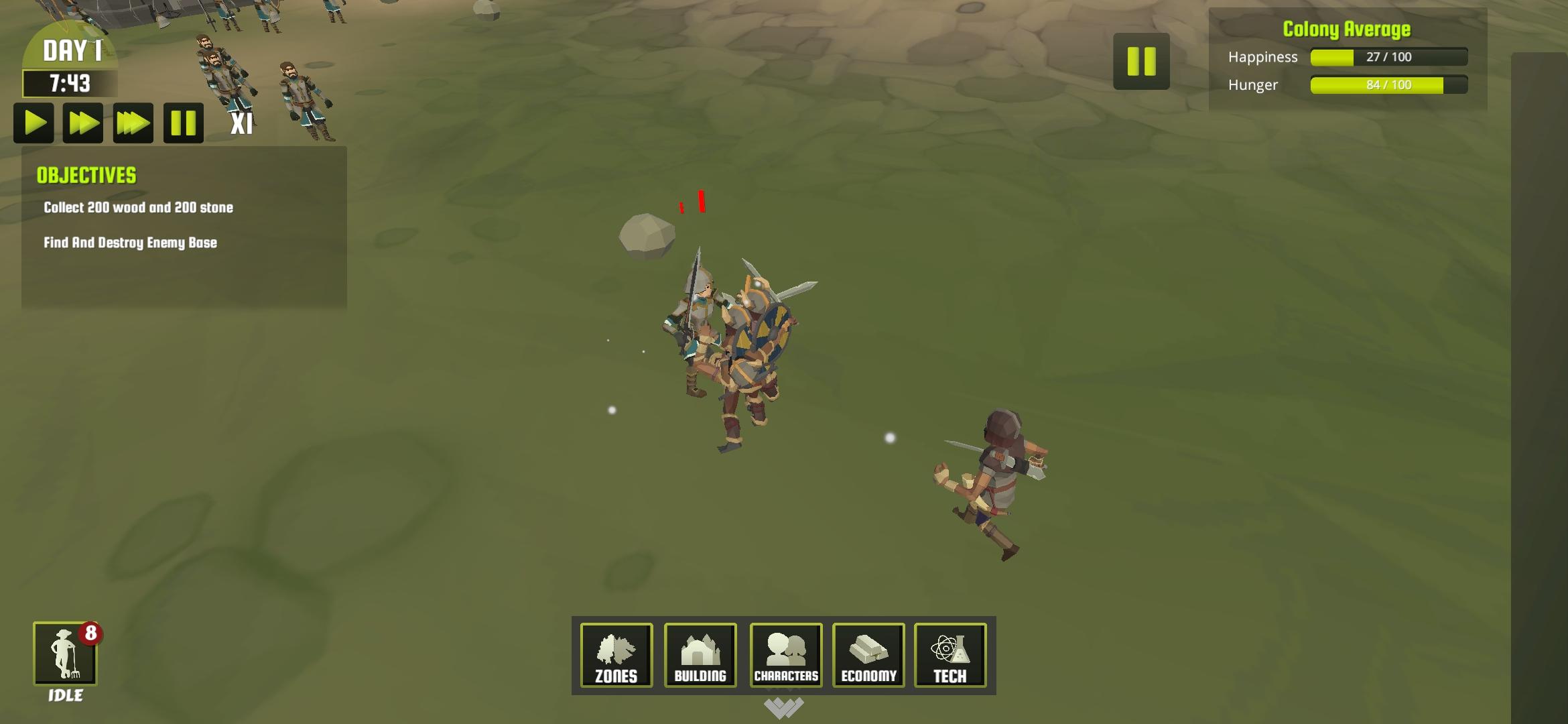The image size is (1568, 724).
Task: Open the Economy menu
Action: (x=868, y=656)
